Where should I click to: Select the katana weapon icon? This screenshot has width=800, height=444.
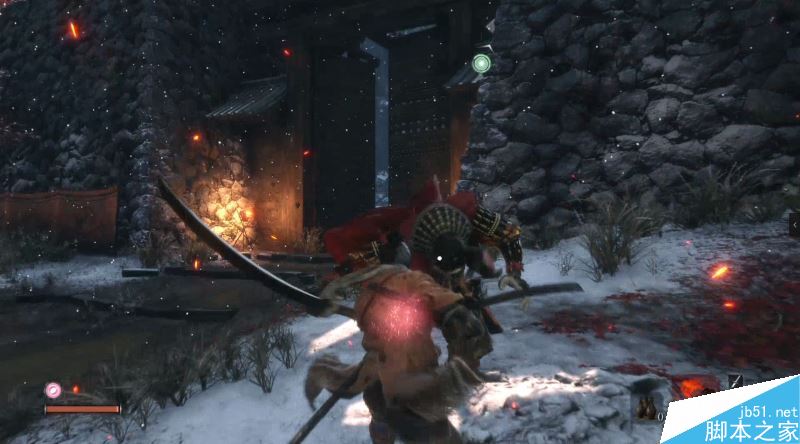tap(735, 381)
